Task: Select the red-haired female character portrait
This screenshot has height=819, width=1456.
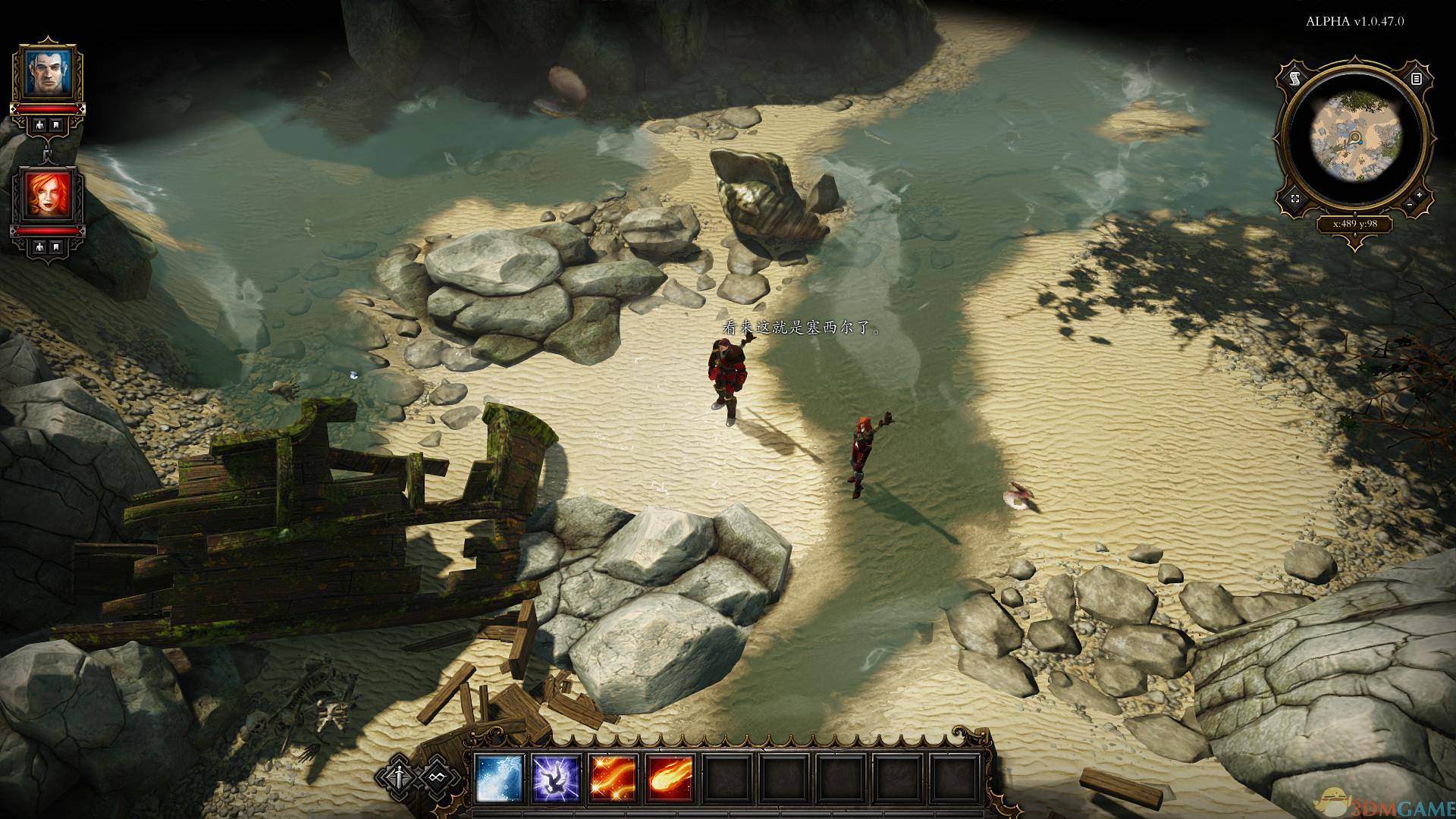Action: pos(47,195)
